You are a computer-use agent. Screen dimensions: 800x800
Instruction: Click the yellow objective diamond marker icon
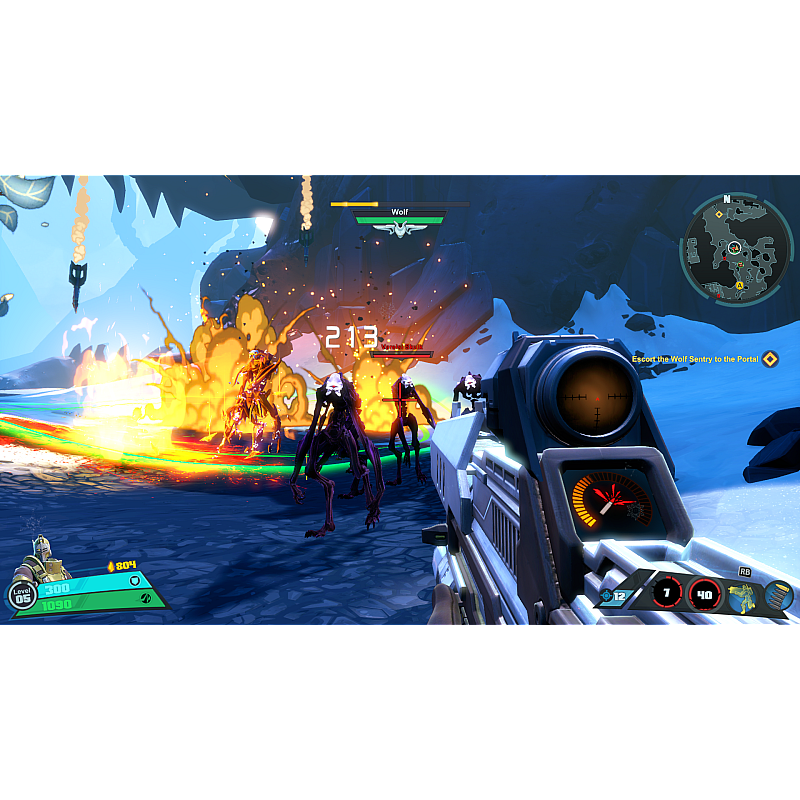[769, 359]
